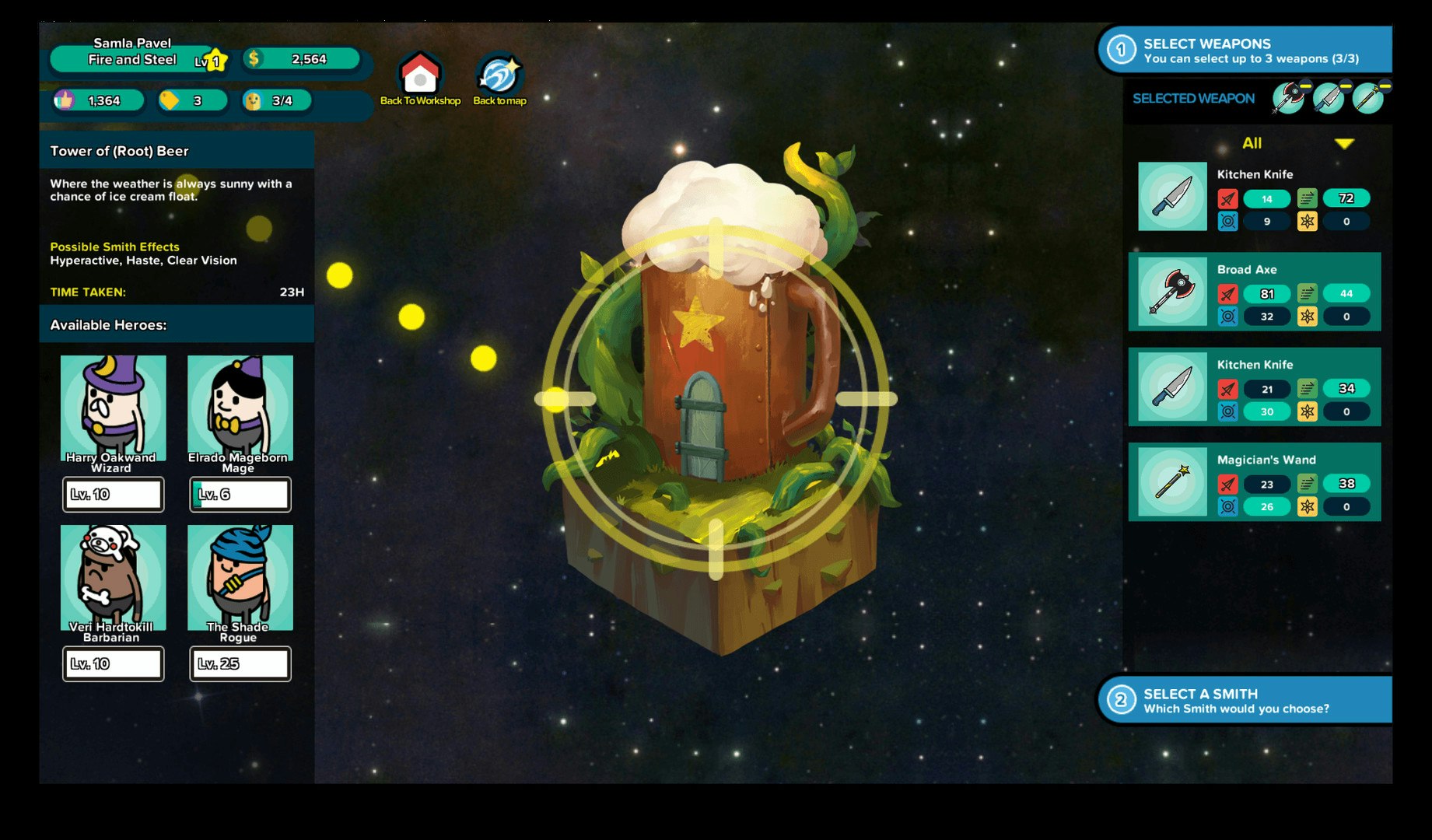Click Elrado Mageborn's level 6 progress bar
Viewport: 1432px width, 840px height.
point(240,493)
